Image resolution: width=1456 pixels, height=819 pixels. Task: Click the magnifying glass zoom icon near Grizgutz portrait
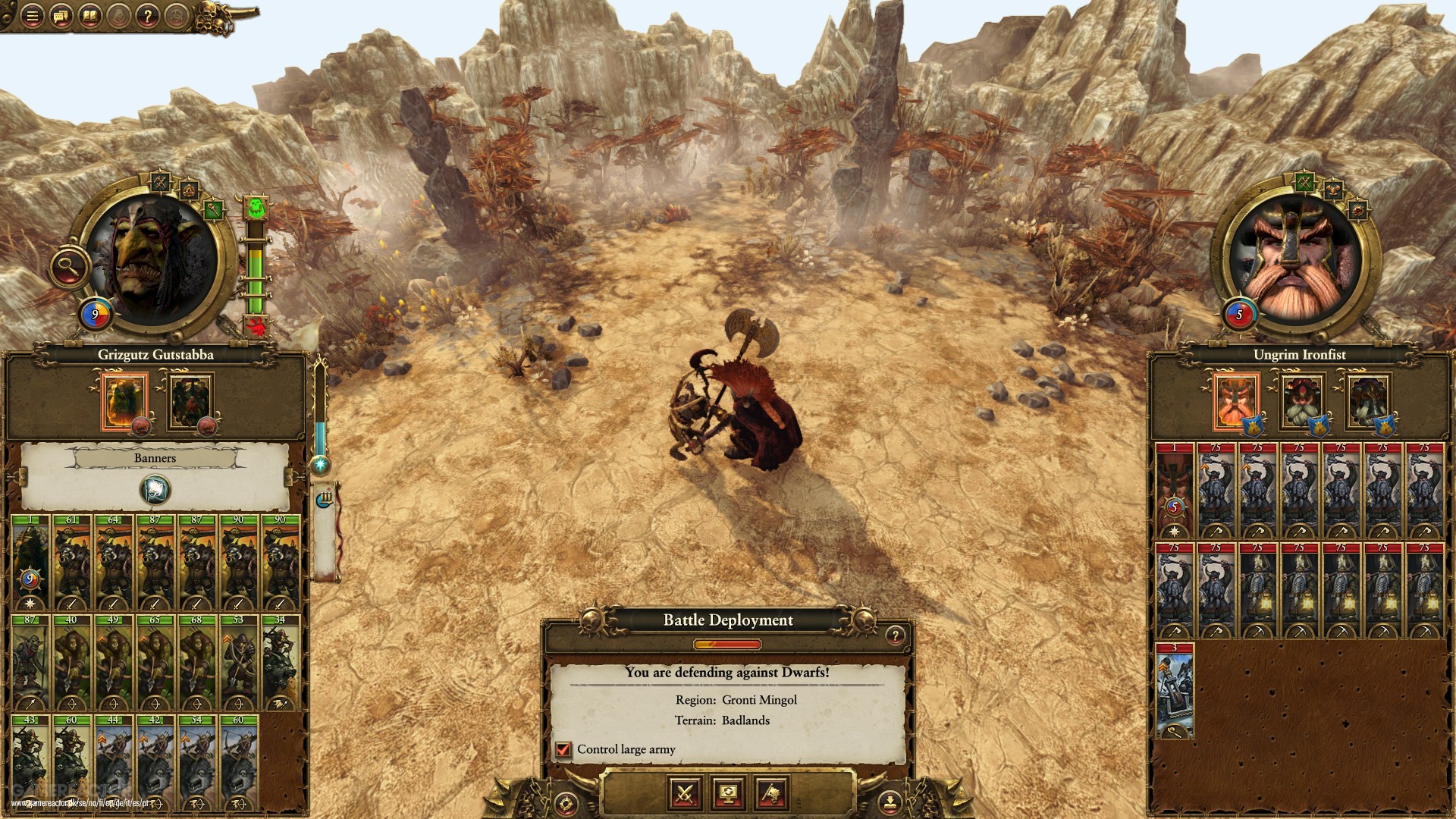click(x=68, y=266)
